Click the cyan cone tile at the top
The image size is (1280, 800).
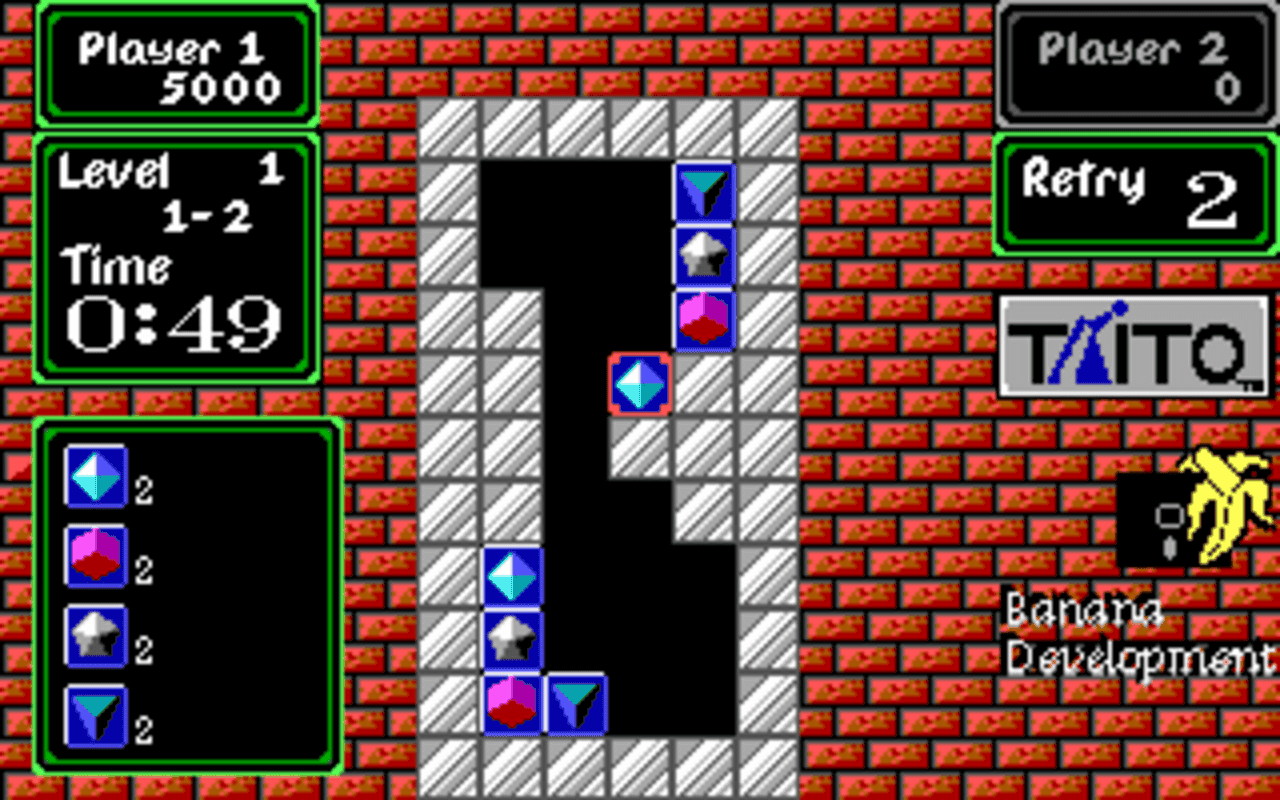(x=703, y=189)
